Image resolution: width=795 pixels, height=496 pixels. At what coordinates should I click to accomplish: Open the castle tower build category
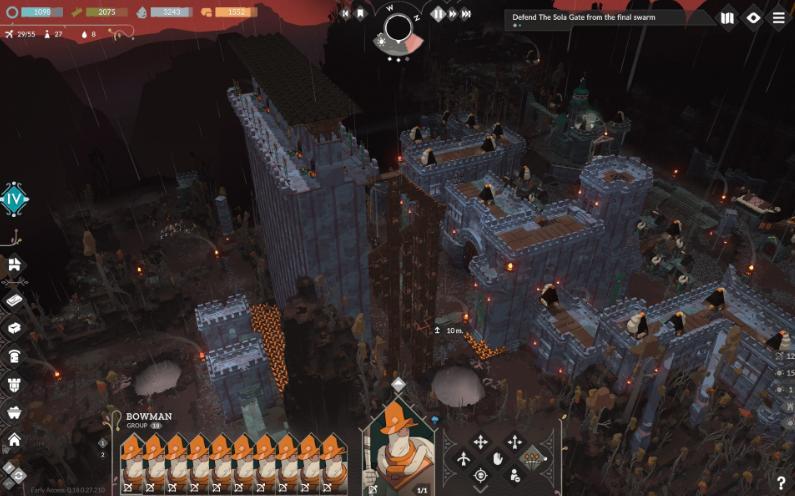pyautogui.click(x=14, y=382)
